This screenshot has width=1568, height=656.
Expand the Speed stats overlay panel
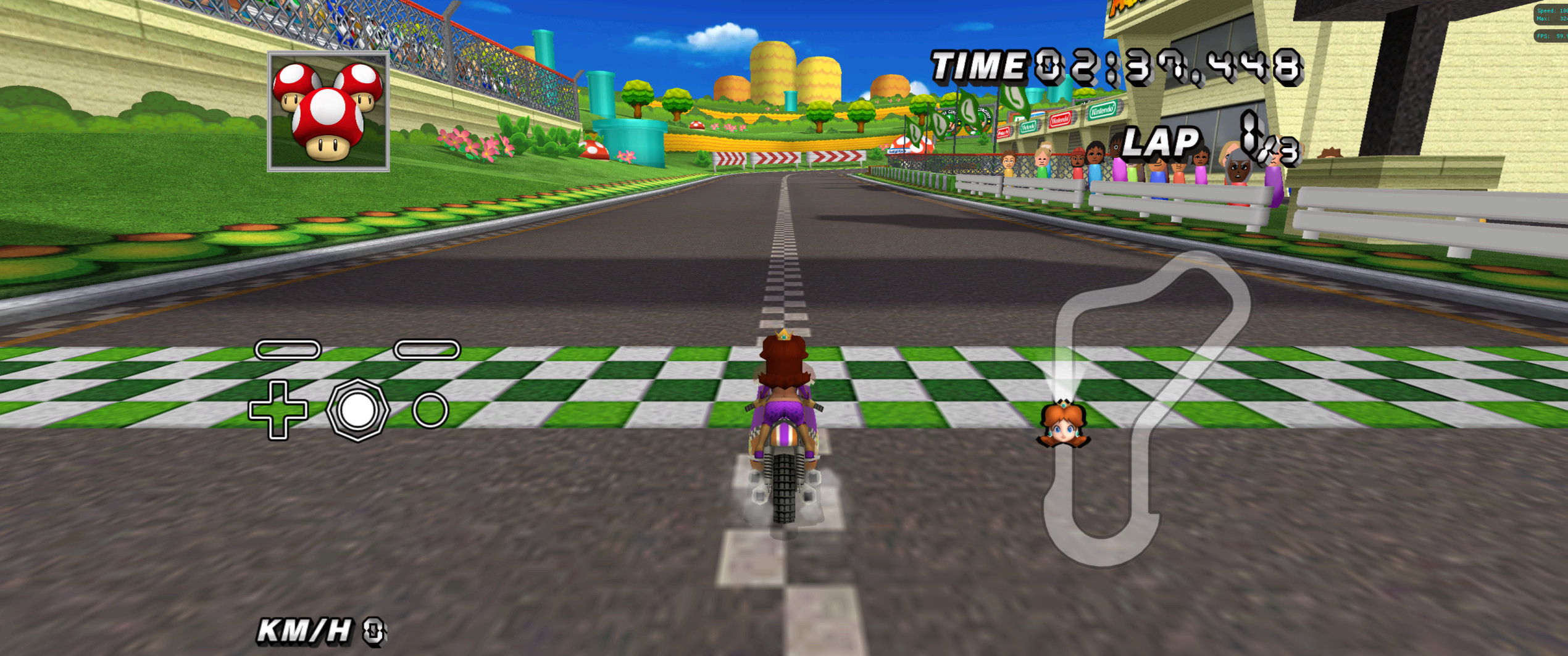(1546, 10)
